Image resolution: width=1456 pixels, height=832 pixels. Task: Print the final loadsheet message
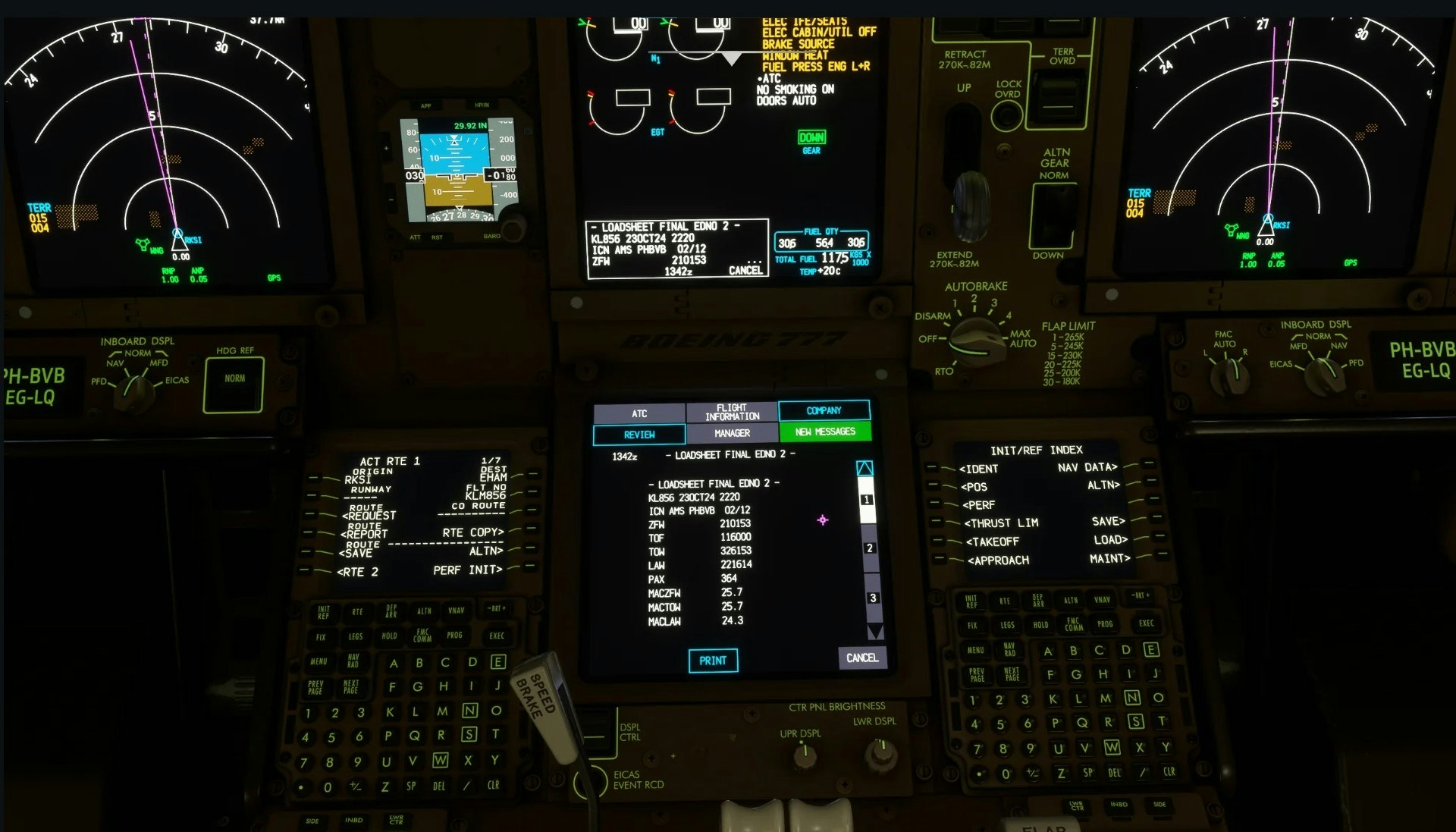[712, 661]
